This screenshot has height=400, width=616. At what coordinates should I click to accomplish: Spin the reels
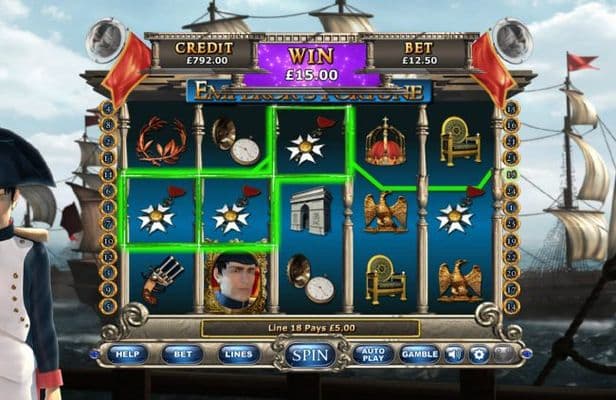pyautogui.click(x=309, y=355)
